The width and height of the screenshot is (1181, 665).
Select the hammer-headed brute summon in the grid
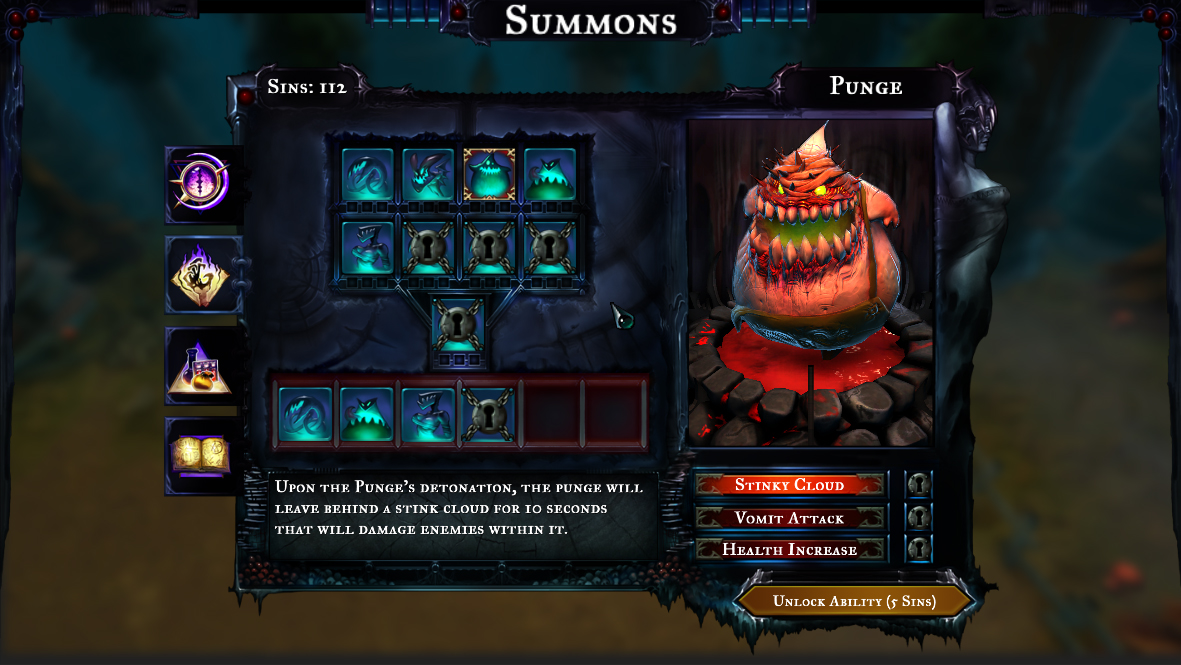[367, 247]
